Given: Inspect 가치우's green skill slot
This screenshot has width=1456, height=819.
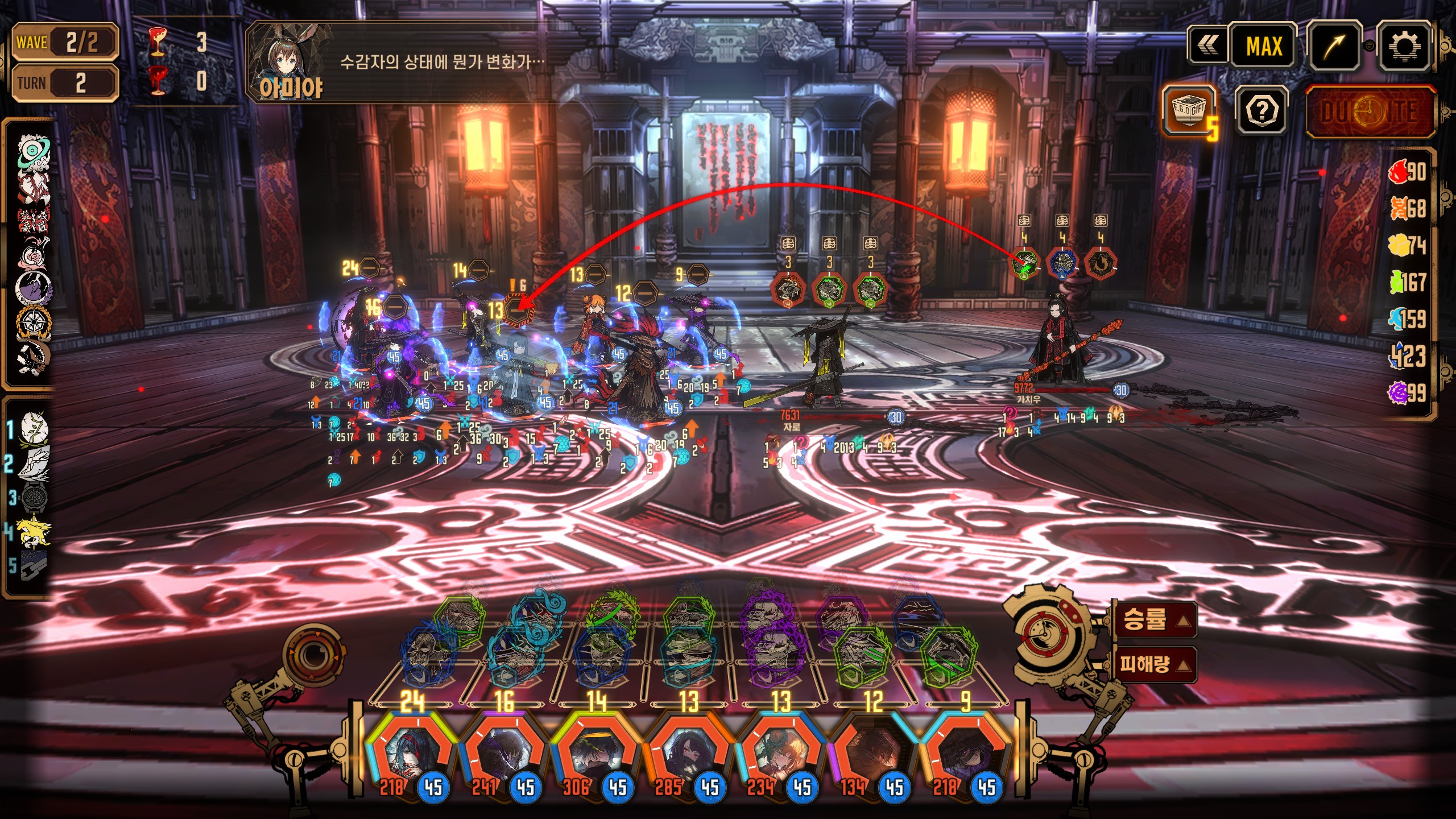Looking at the screenshot, I should tap(1024, 264).
